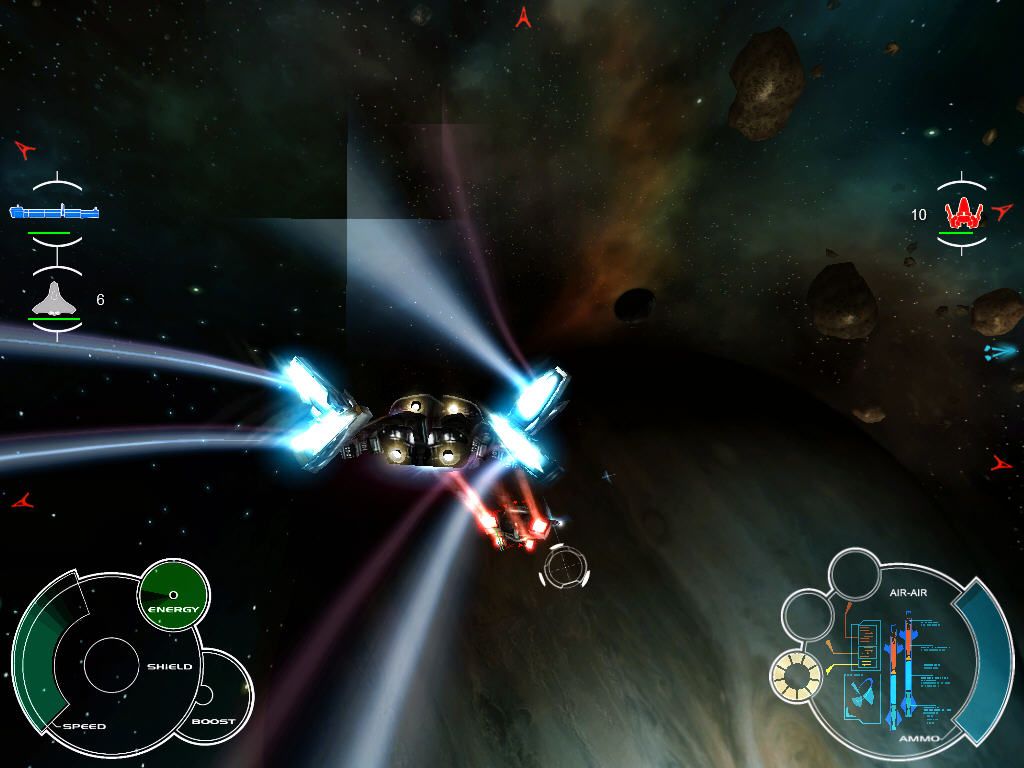Select the blue capital ship indicator
This screenshot has height=768, width=1024.
(55, 211)
